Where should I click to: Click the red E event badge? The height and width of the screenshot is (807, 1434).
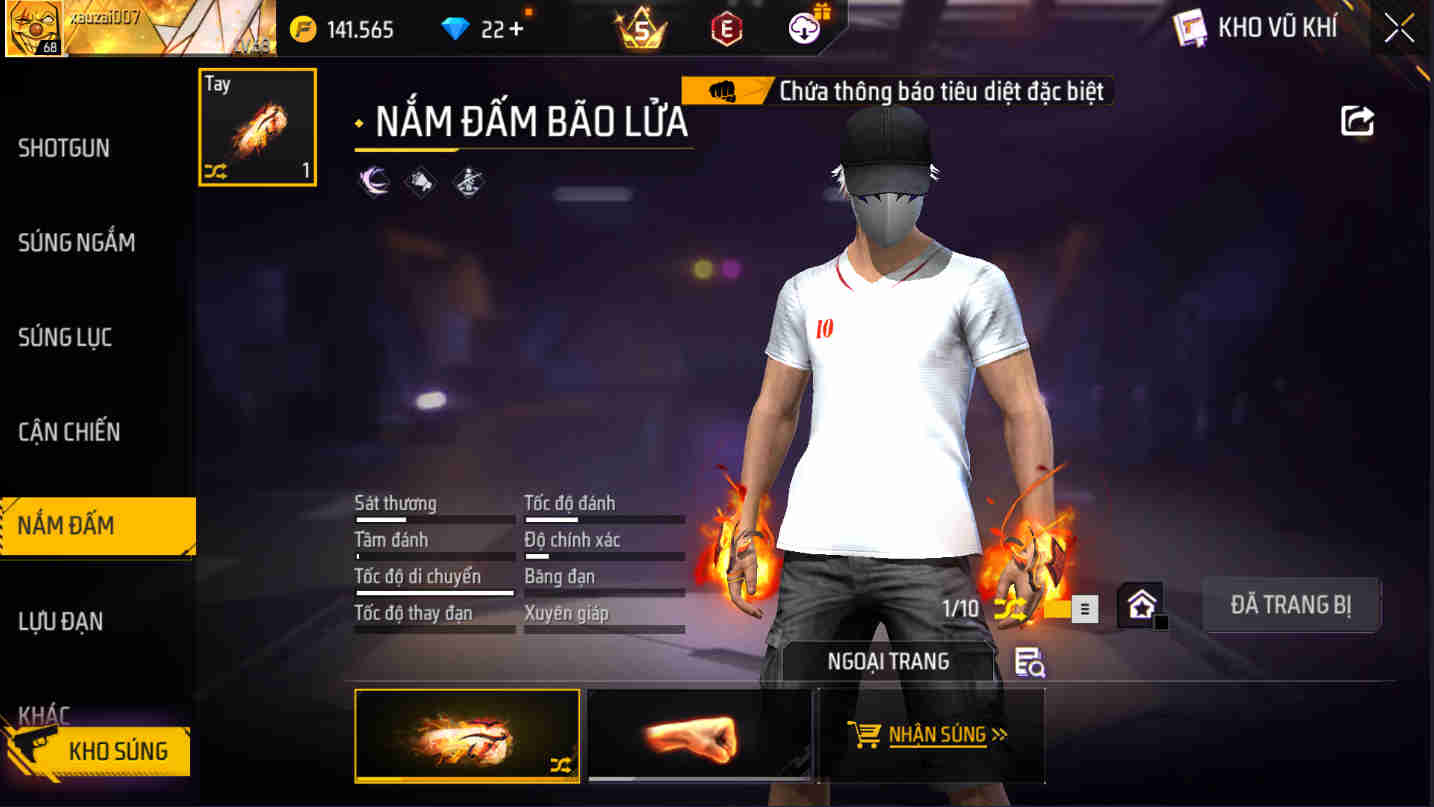coord(726,28)
